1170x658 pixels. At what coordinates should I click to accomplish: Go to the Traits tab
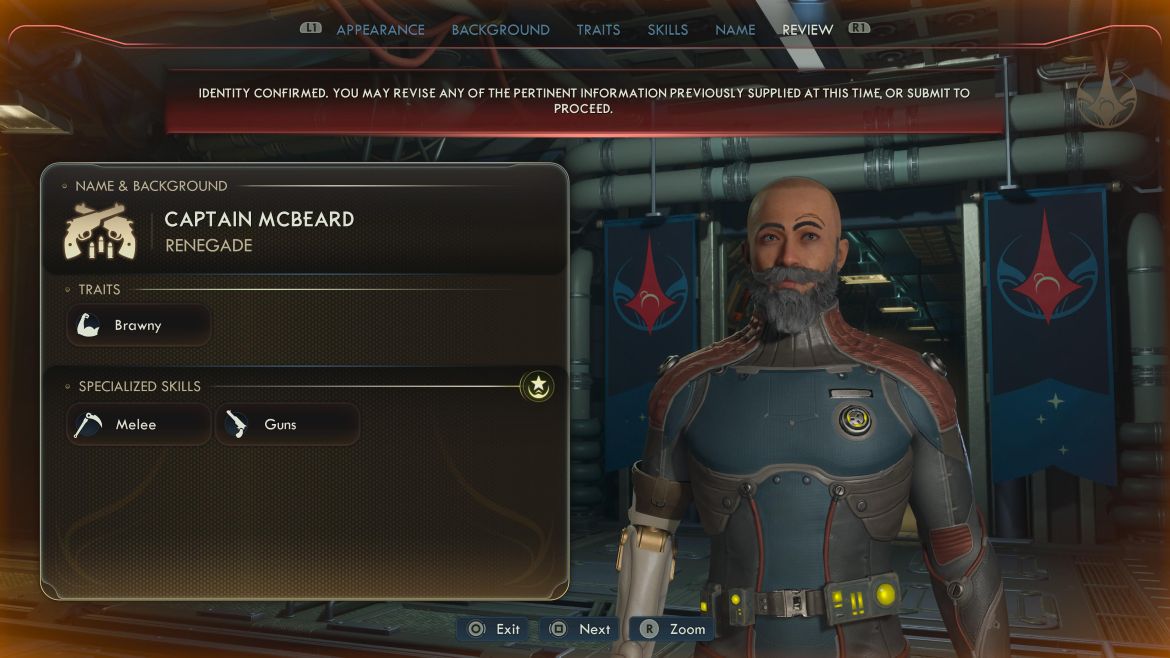click(598, 30)
